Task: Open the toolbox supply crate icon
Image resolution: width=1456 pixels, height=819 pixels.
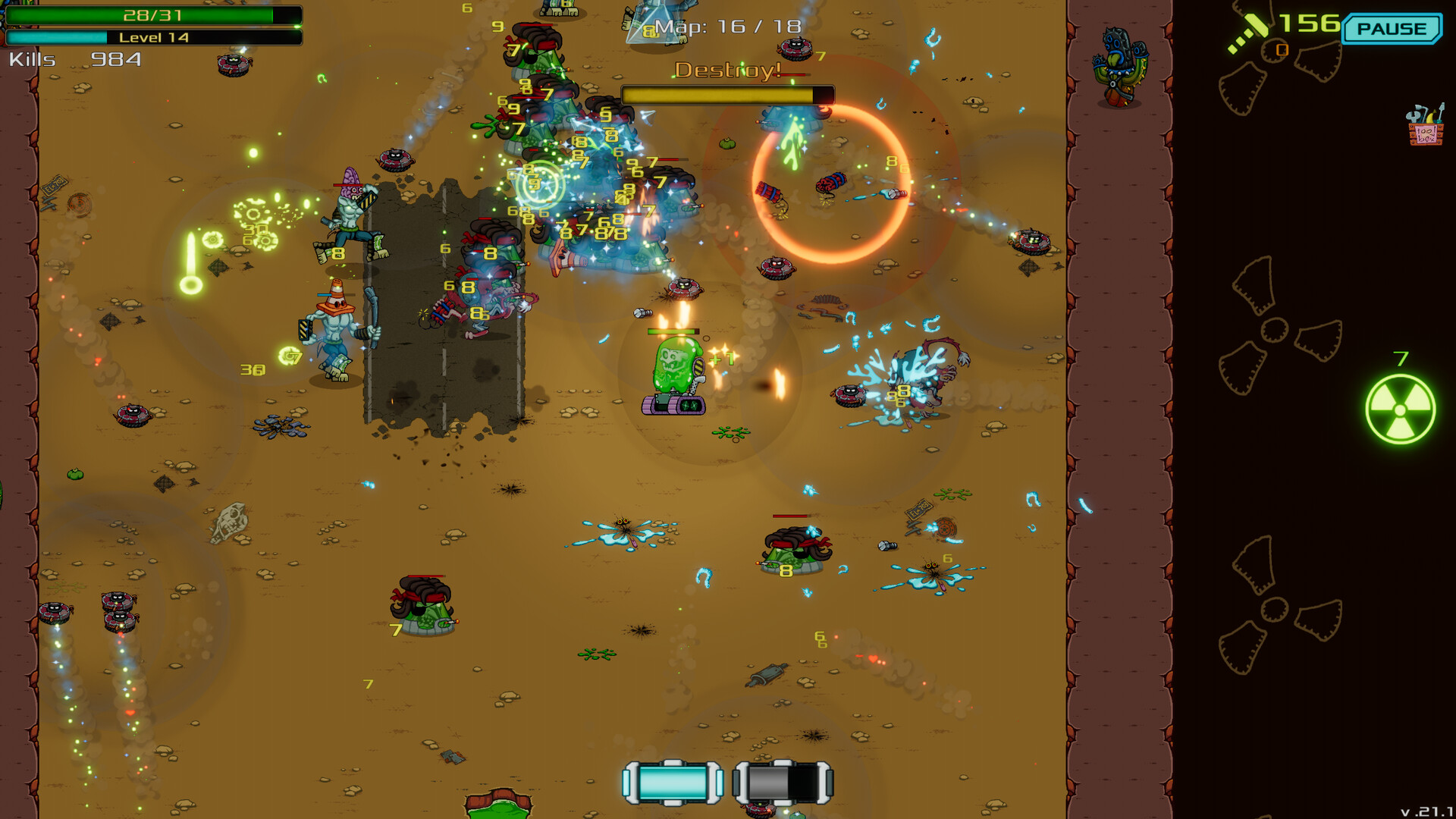Action: tap(1426, 129)
